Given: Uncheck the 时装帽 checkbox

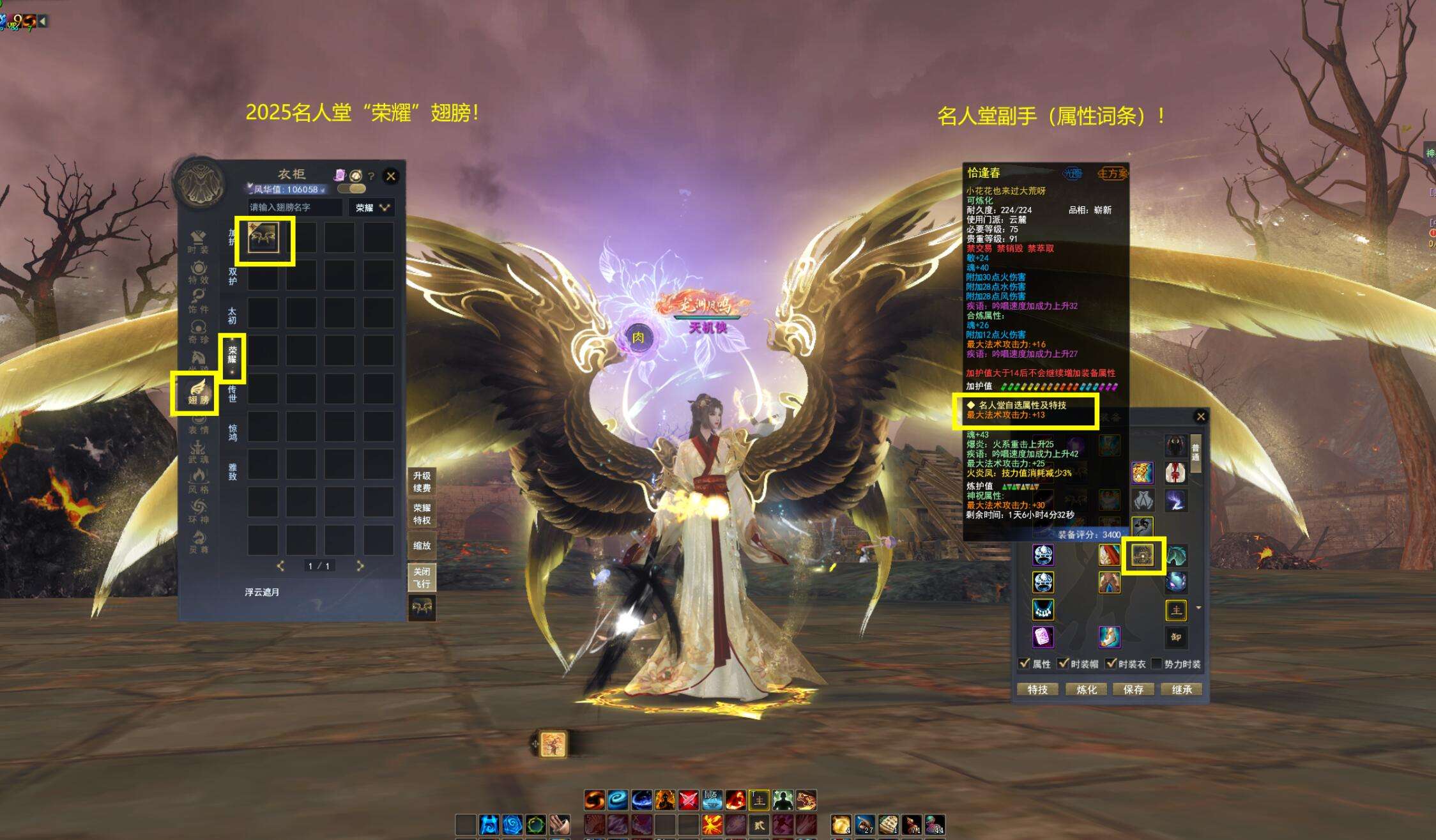Looking at the screenshot, I should tap(1064, 664).
